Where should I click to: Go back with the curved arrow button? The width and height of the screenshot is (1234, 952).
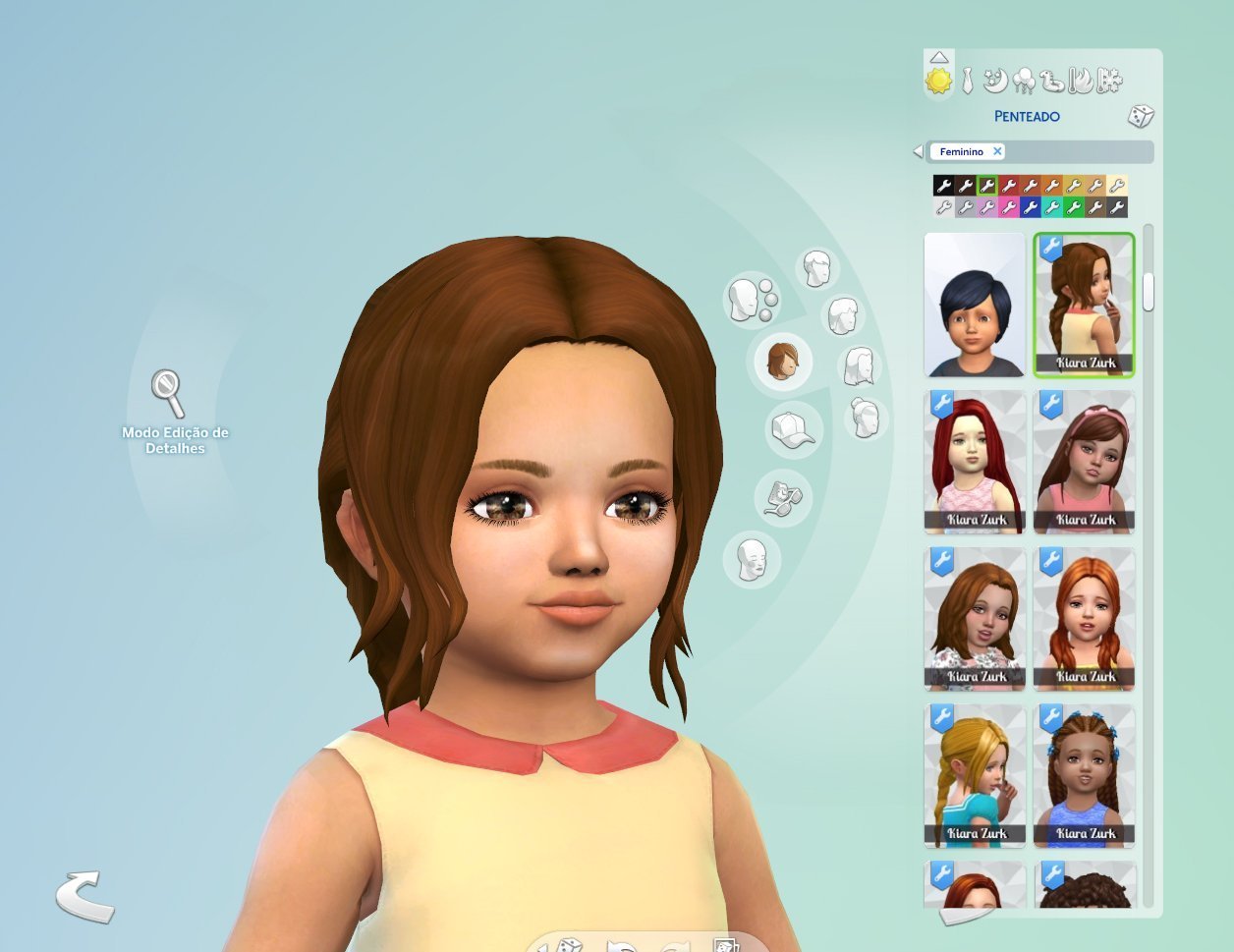[84, 896]
